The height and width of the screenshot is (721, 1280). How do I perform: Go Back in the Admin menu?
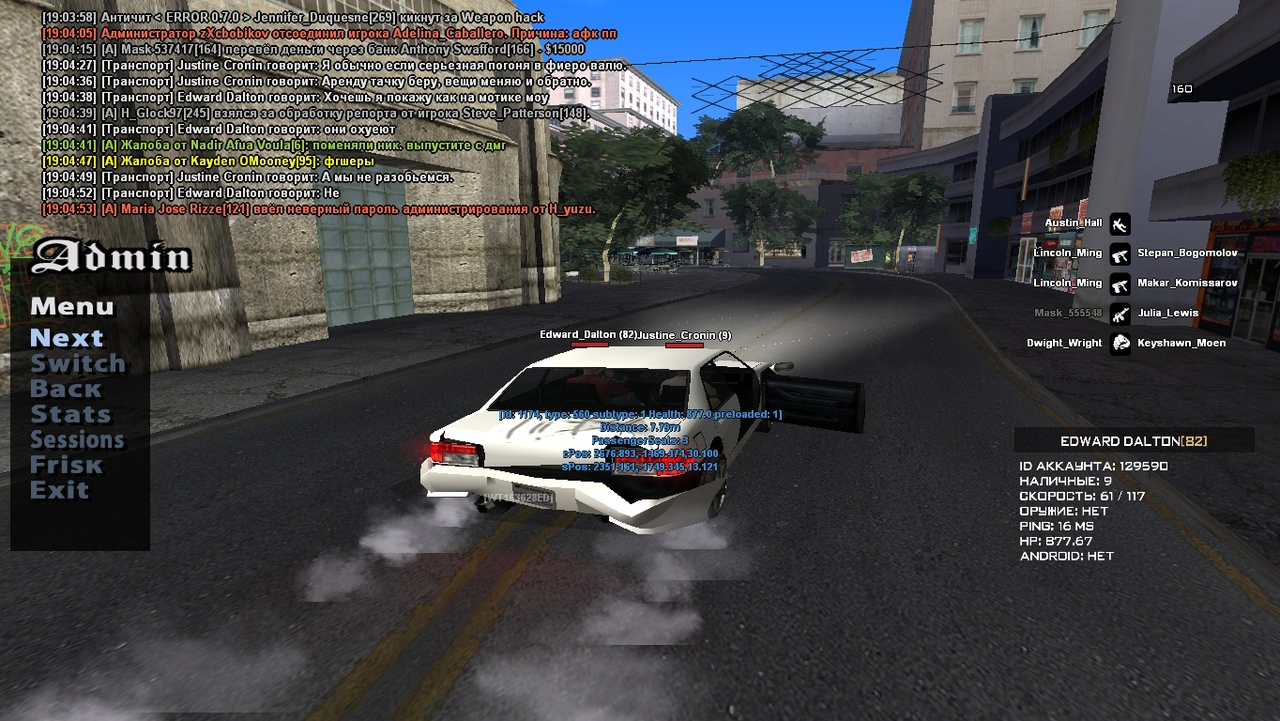point(66,389)
